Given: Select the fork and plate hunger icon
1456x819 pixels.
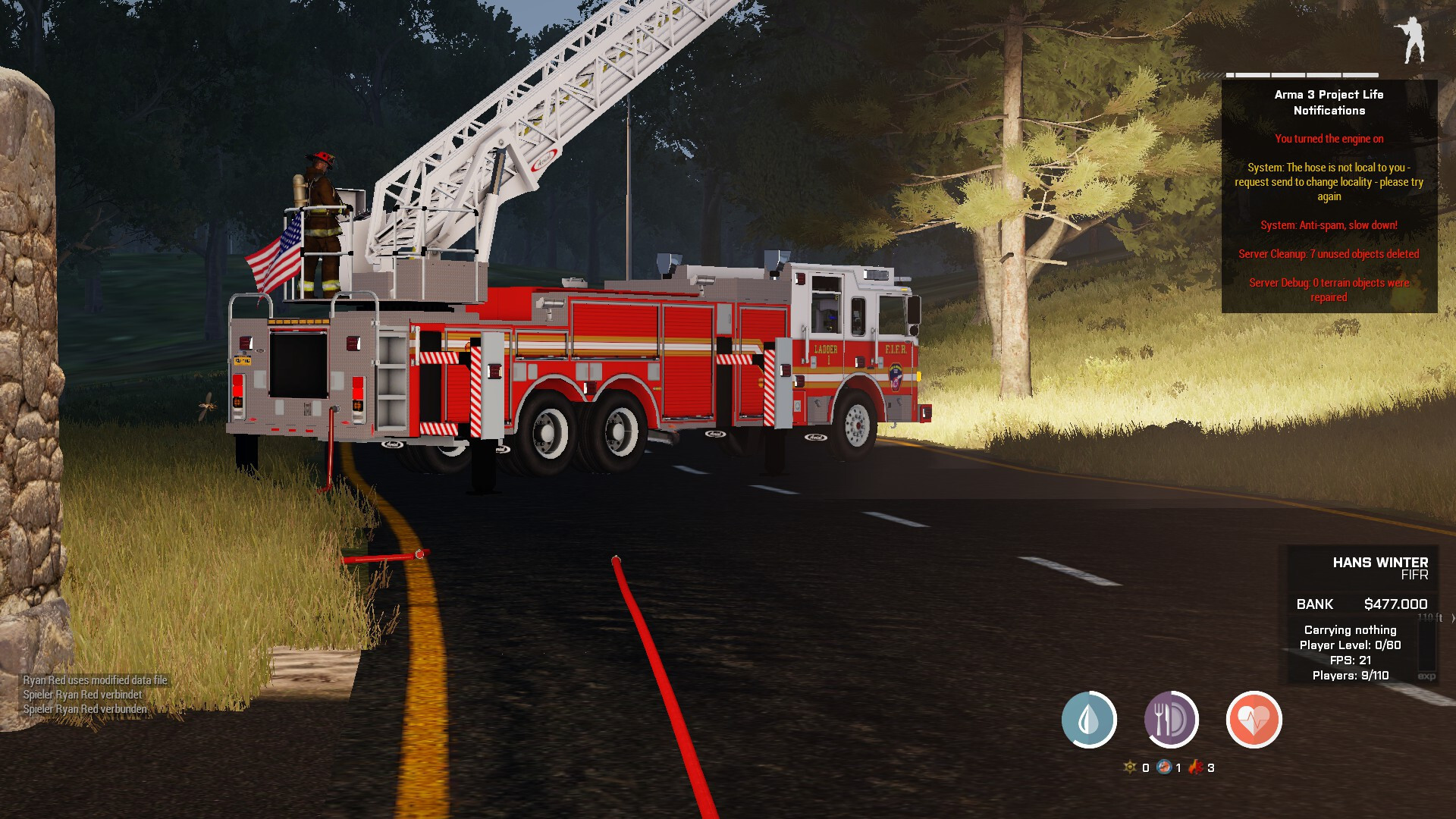Looking at the screenshot, I should tap(1171, 719).
